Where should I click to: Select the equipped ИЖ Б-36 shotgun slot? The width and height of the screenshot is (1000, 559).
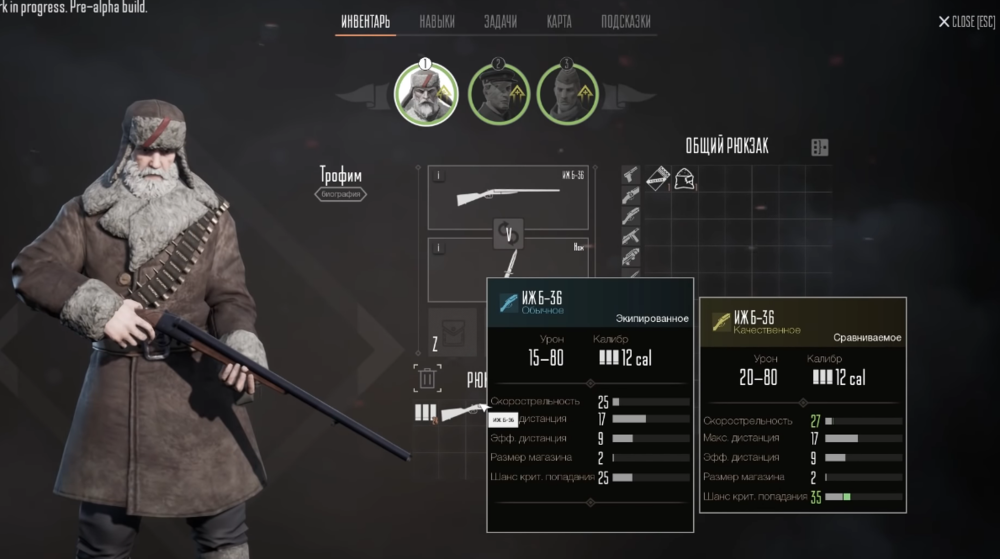point(508,198)
